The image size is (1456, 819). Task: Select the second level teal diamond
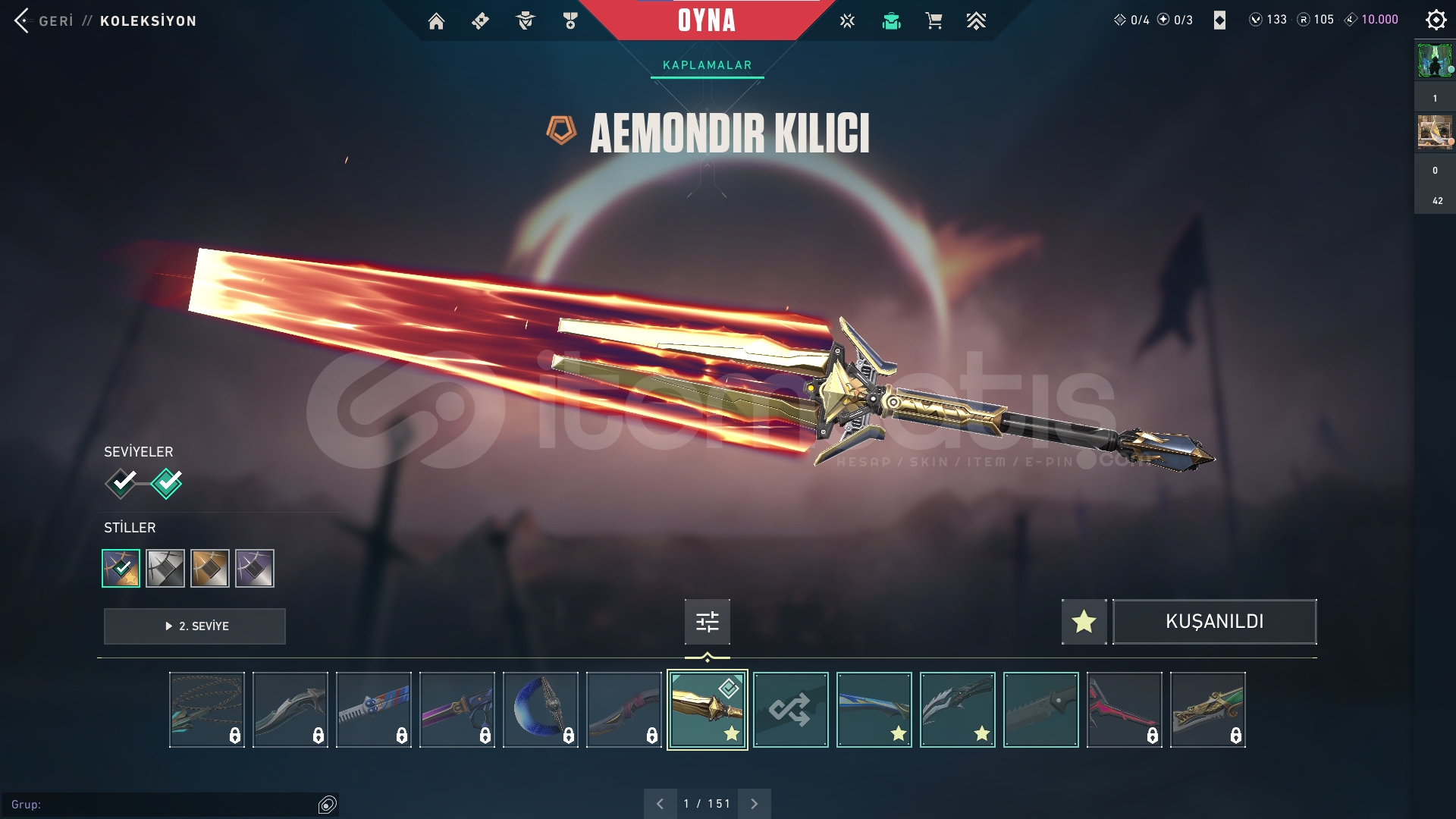click(166, 482)
